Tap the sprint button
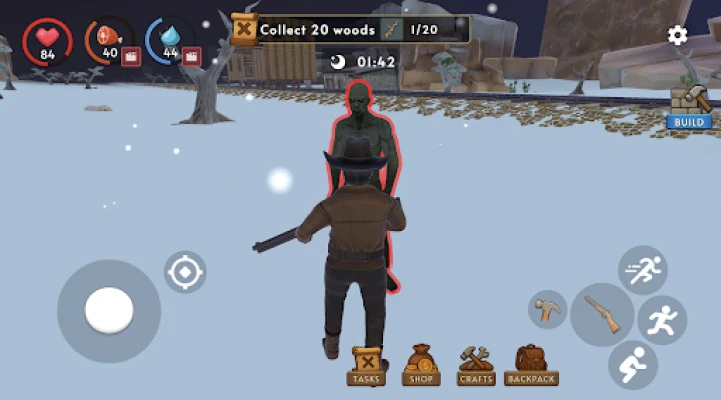 pos(642,270)
